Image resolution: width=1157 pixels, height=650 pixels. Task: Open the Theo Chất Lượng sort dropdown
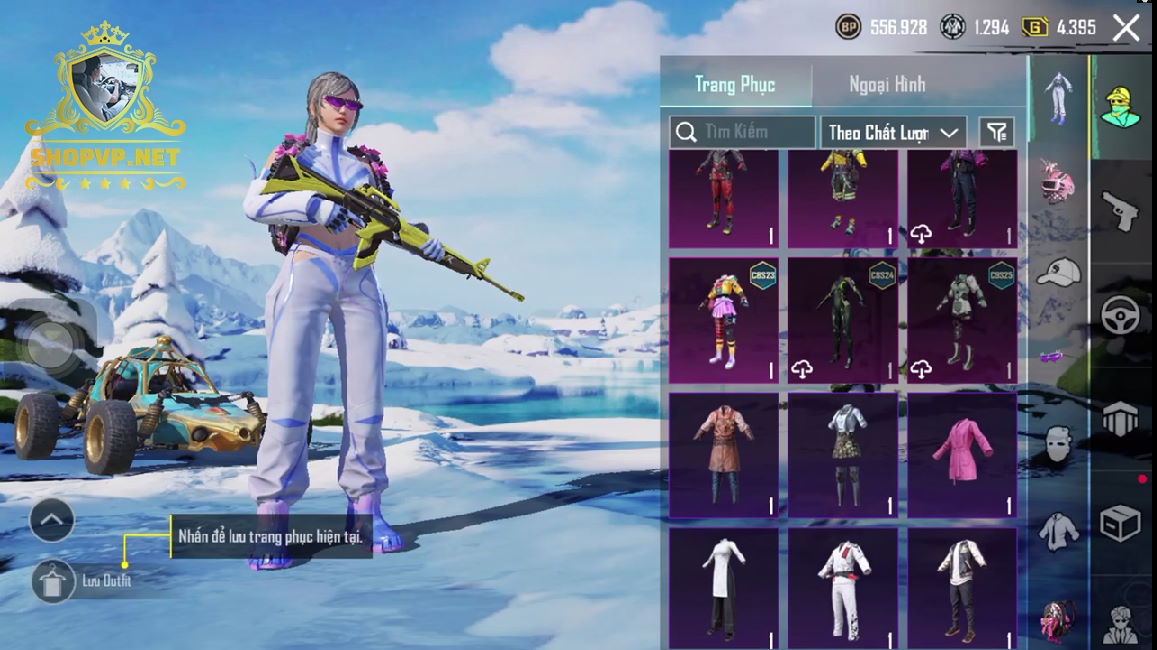tap(893, 132)
